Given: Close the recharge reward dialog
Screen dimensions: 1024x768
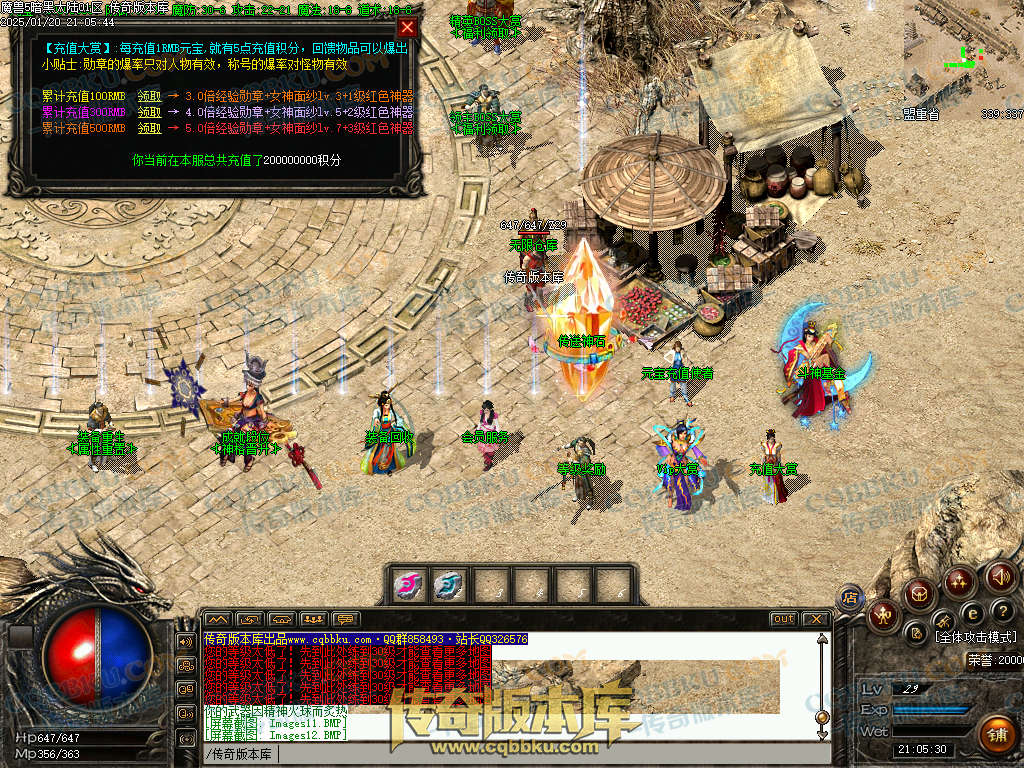Looking at the screenshot, I should coord(407,28).
